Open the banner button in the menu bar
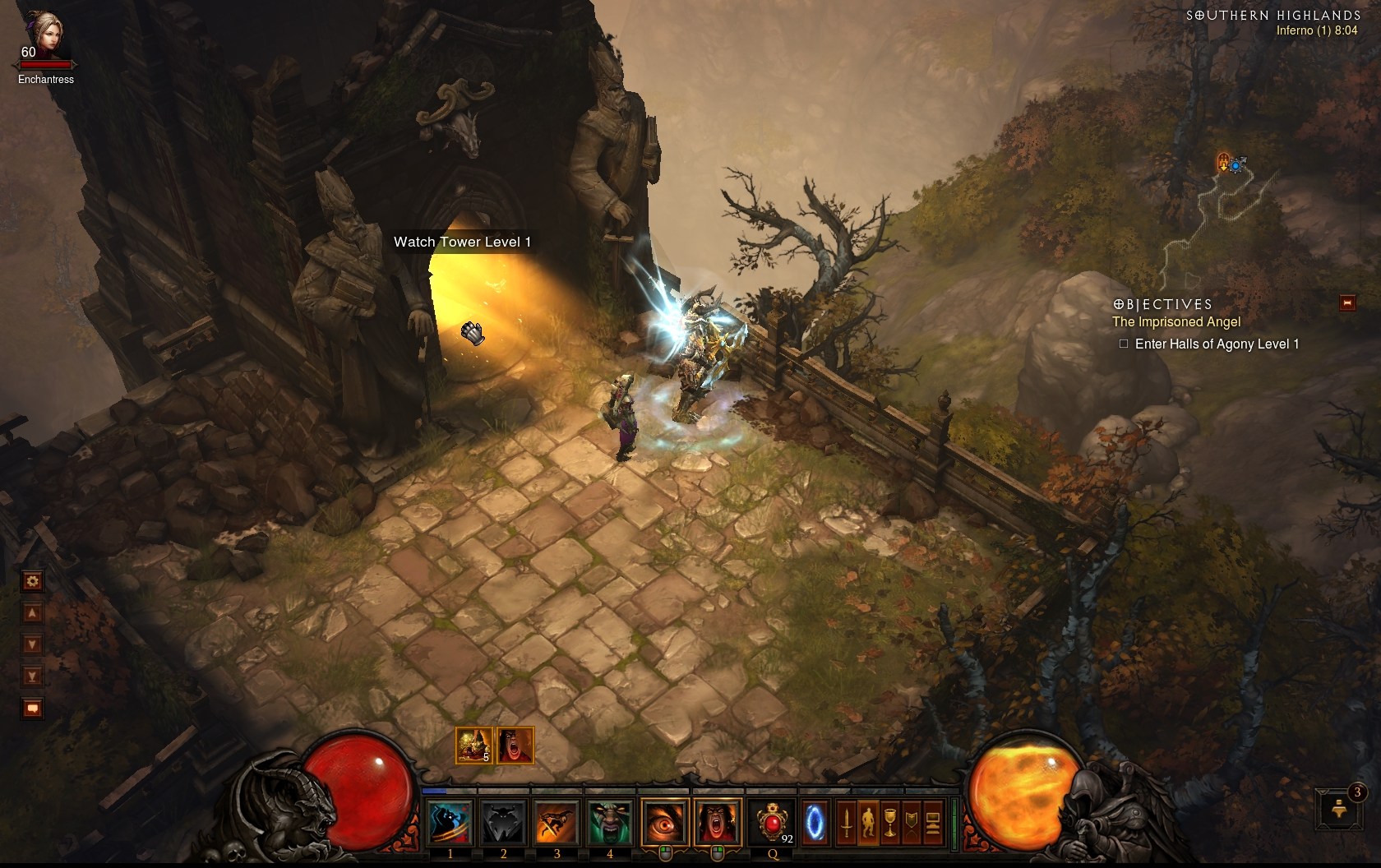Image resolution: width=1381 pixels, height=868 pixels. click(x=911, y=822)
